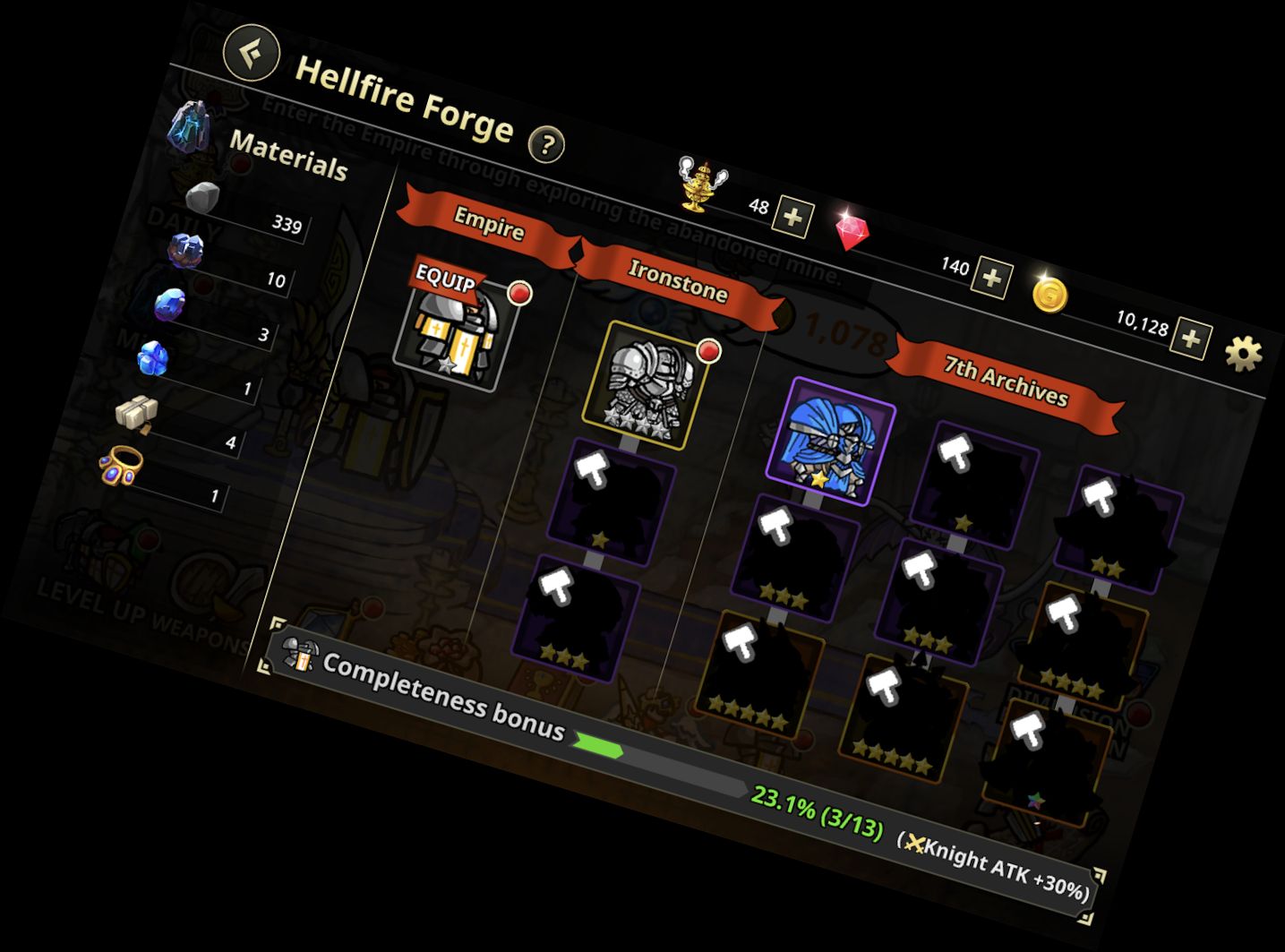Select the jeweled gold ring material
This screenshot has height=952, width=1285.
coord(122,466)
